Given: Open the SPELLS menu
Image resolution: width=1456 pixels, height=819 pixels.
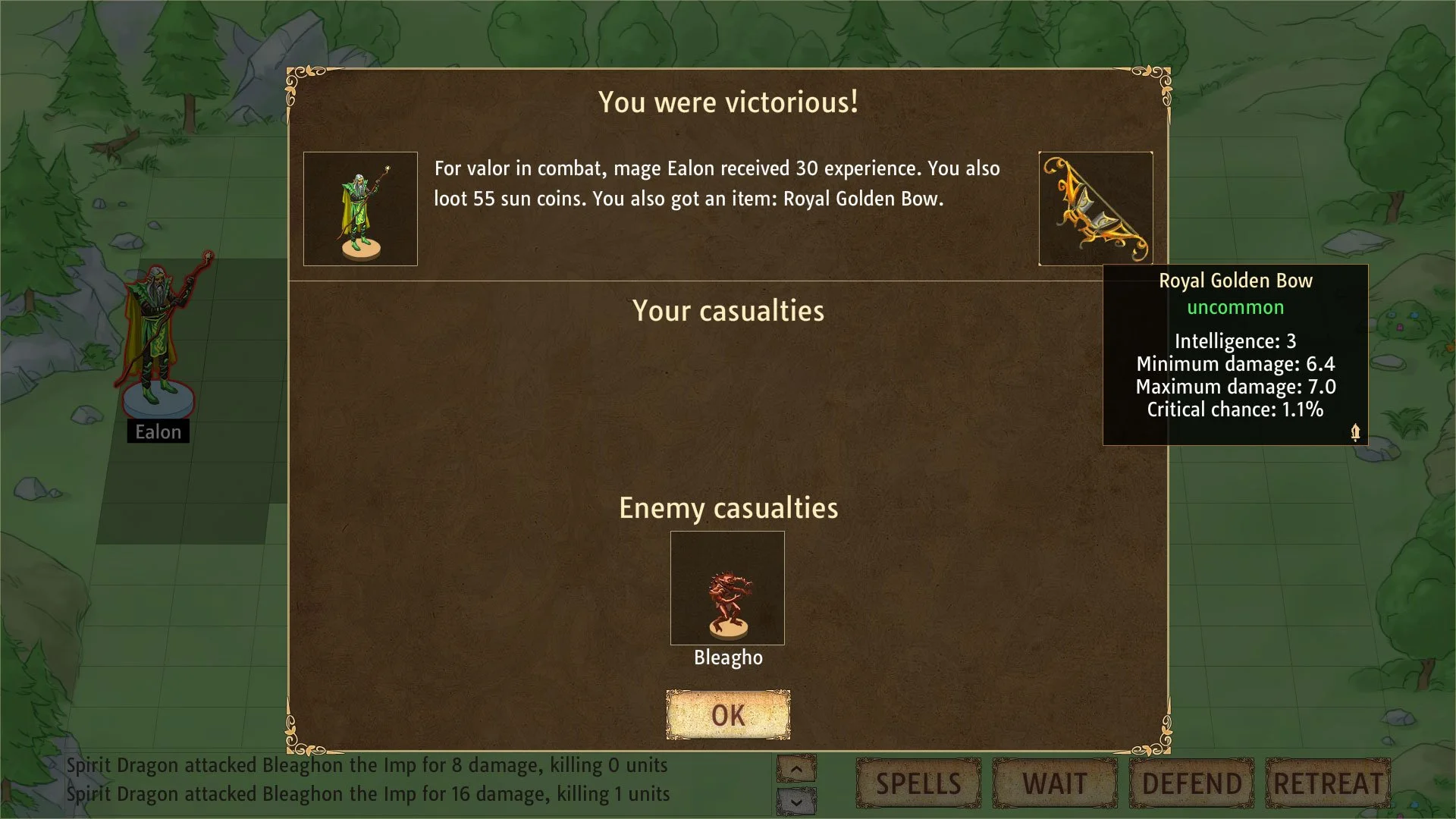Looking at the screenshot, I should (x=918, y=783).
